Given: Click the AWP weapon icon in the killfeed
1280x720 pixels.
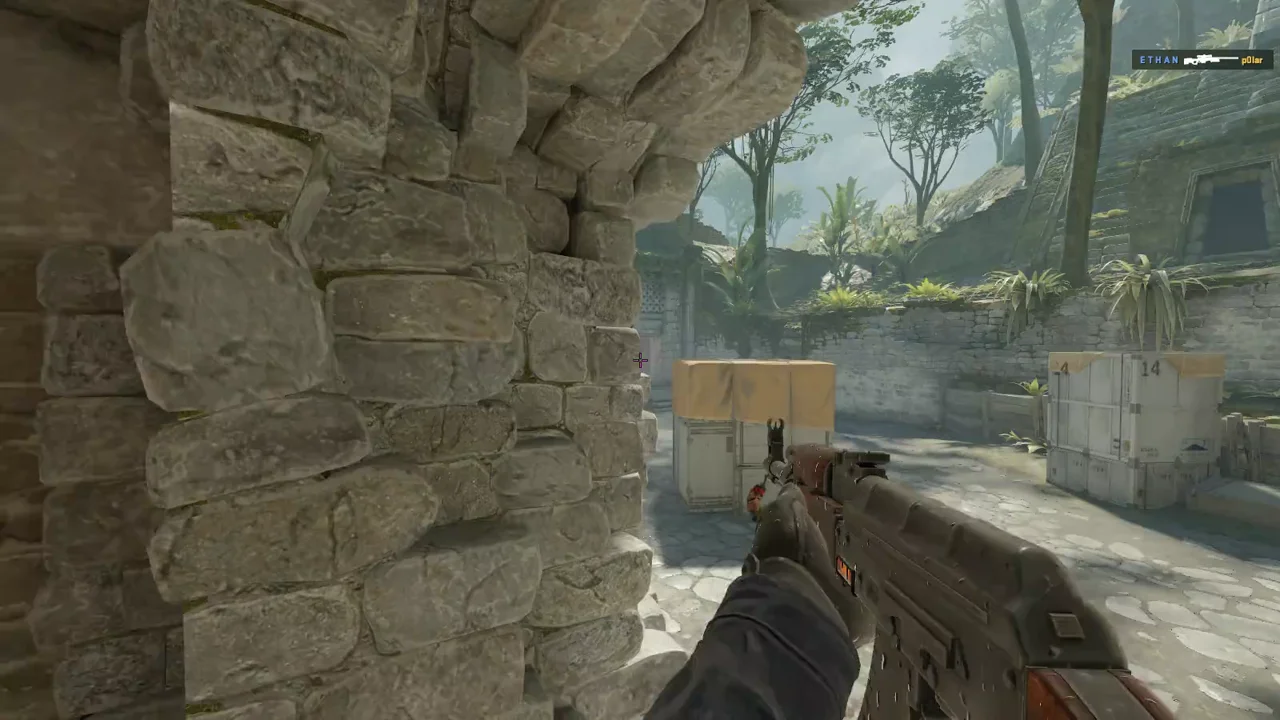Looking at the screenshot, I should [x=1210, y=60].
